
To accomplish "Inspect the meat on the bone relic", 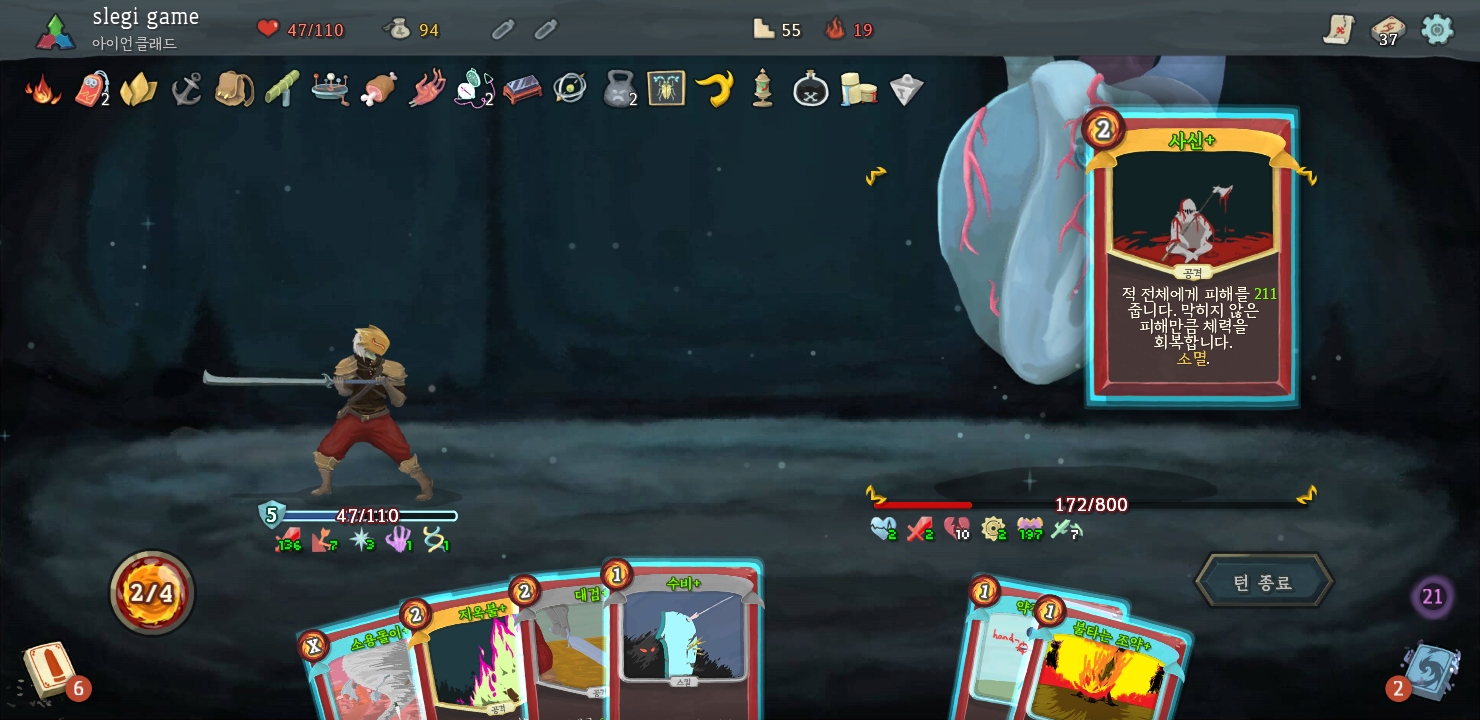I will (378, 90).
